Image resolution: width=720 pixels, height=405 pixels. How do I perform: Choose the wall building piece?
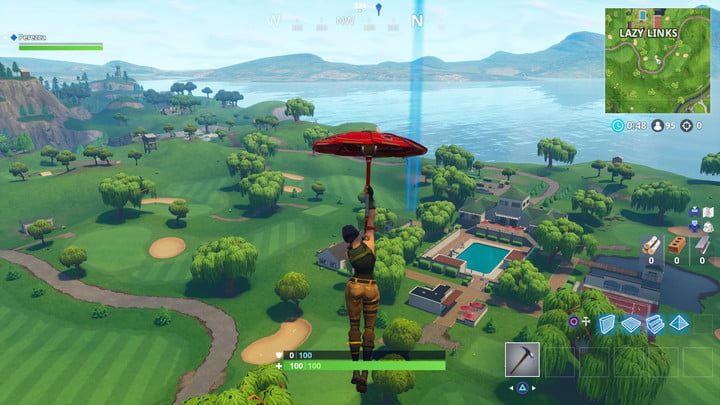606,323
